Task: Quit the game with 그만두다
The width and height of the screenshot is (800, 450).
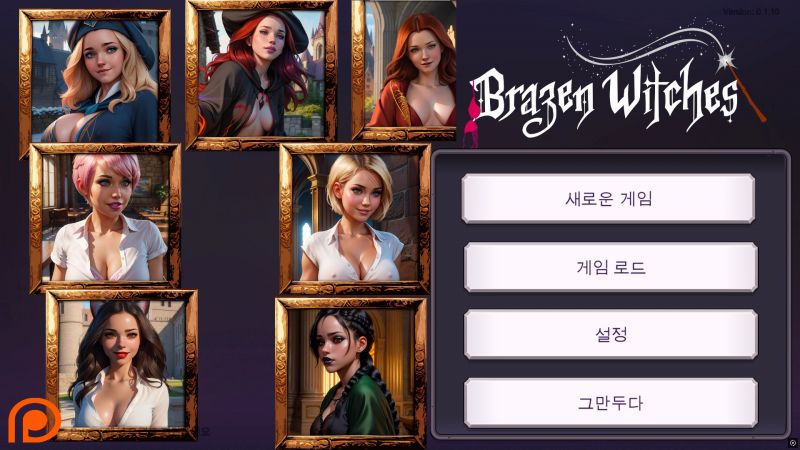Action: pyautogui.click(x=608, y=403)
